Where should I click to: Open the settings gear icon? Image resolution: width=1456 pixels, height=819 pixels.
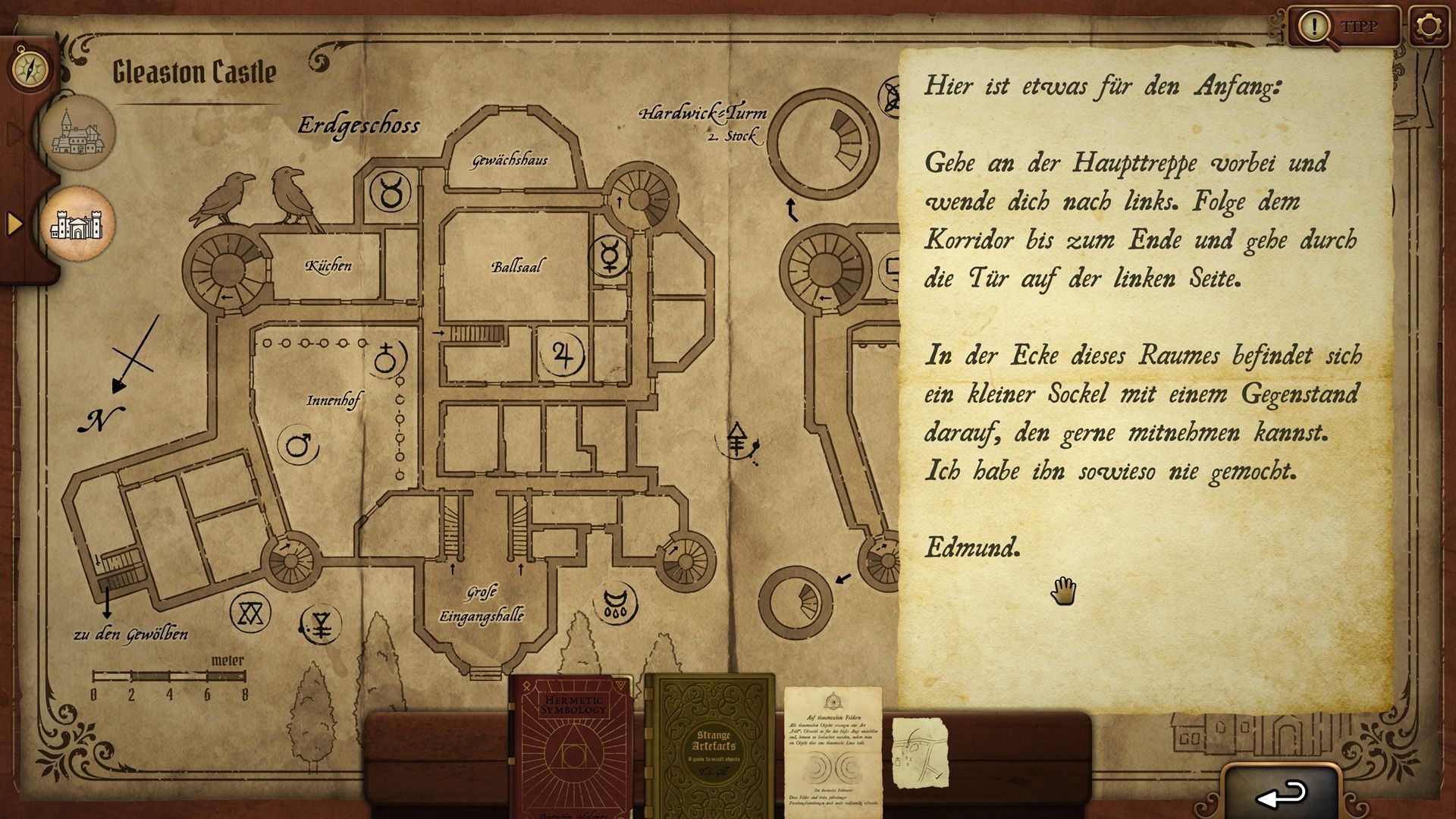click(x=1429, y=27)
